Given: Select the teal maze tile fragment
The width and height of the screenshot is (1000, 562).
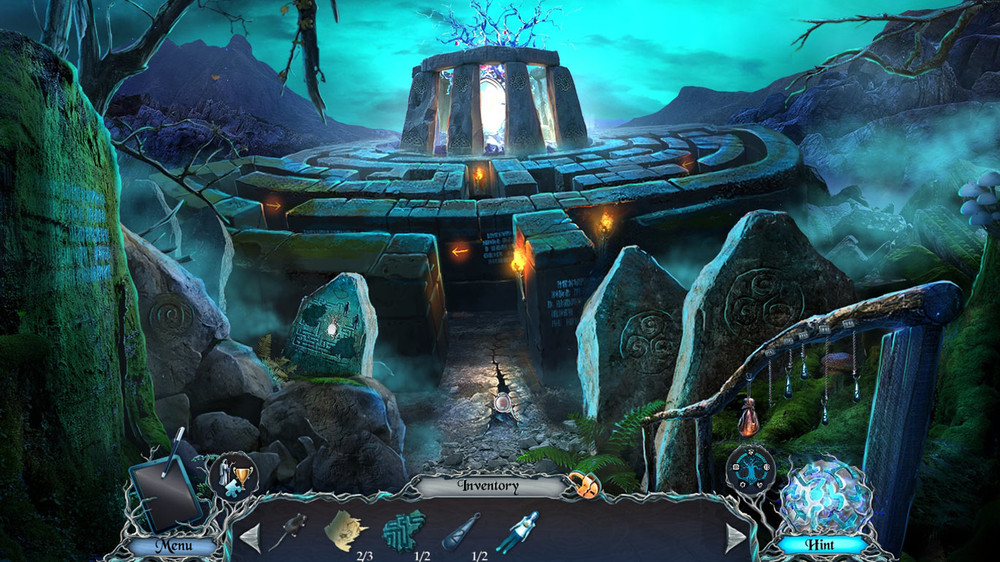Looking at the screenshot, I should pyautogui.click(x=404, y=527).
